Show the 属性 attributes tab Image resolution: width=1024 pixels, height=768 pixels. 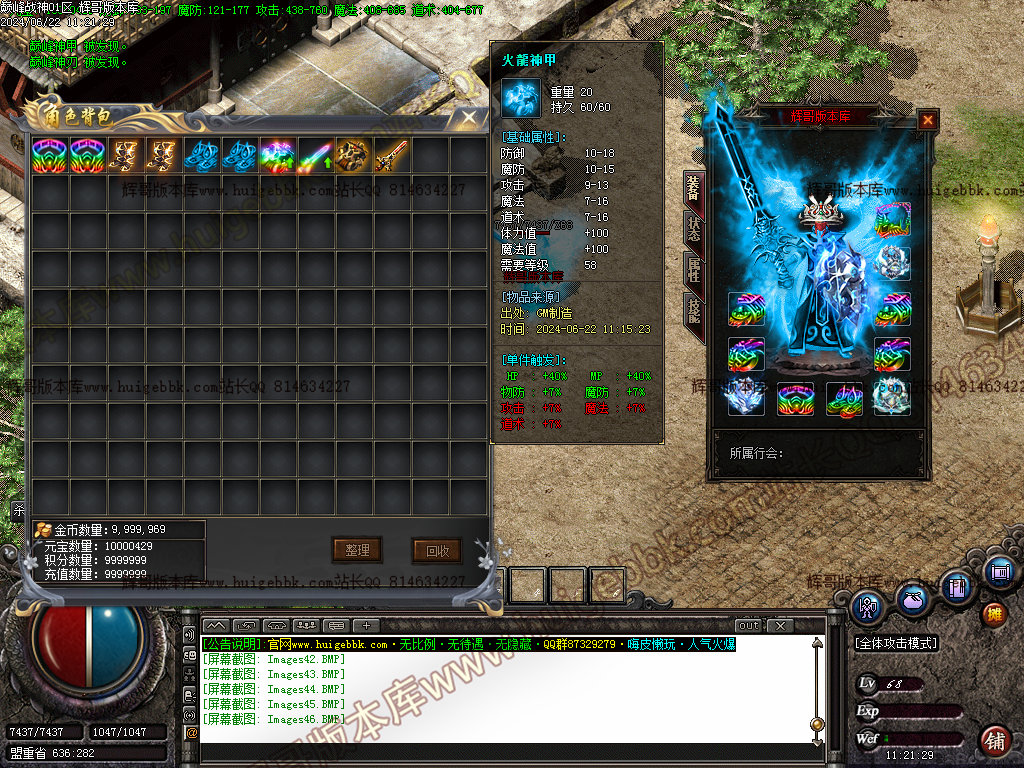tap(692, 269)
